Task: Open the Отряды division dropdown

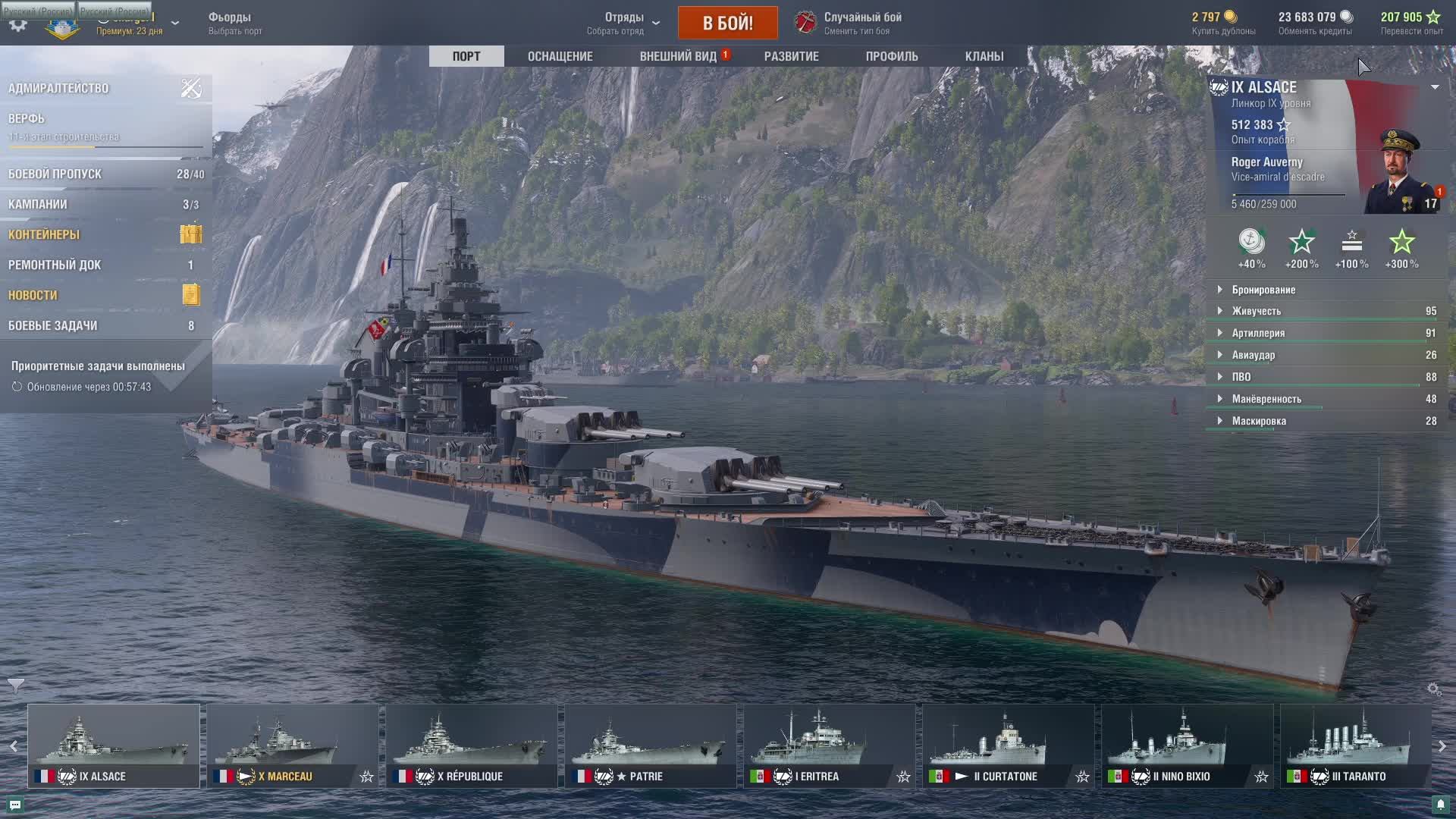Action: (x=623, y=23)
